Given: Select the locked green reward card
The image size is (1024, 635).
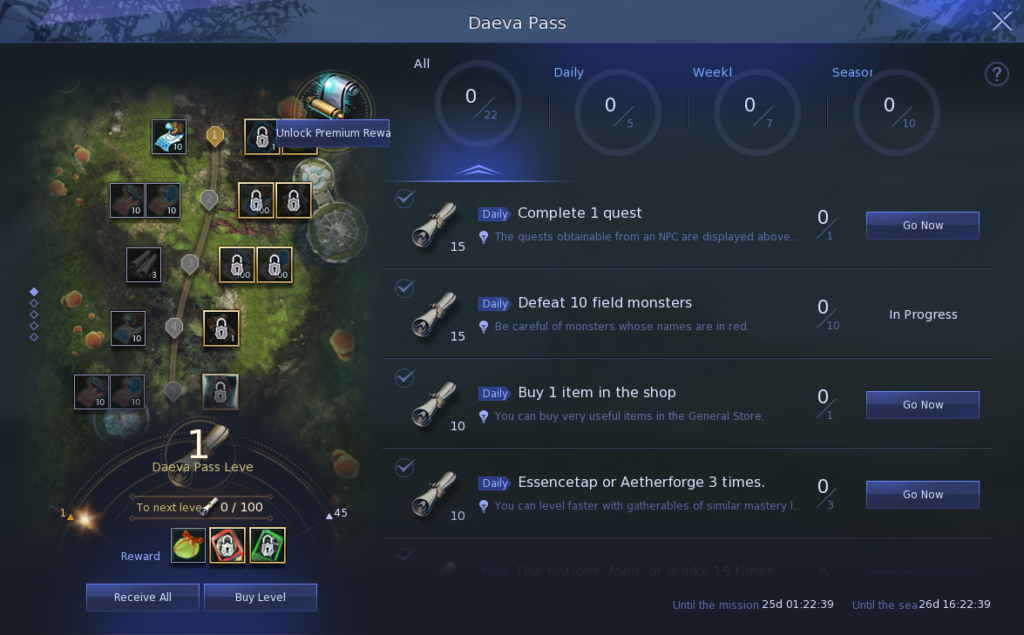Looking at the screenshot, I should coord(267,546).
